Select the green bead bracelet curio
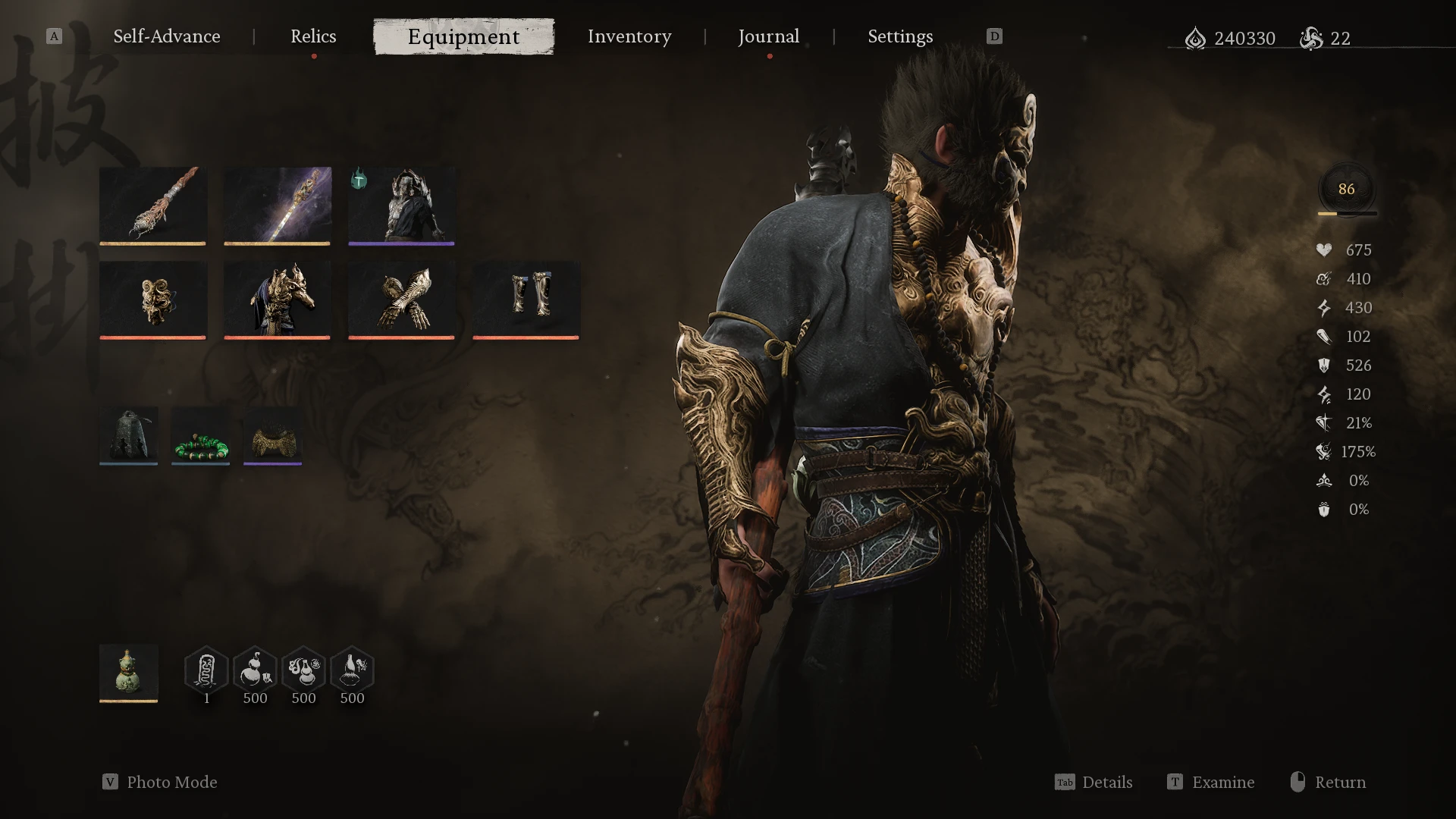This screenshot has width=1456, height=819. tap(200, 435)
